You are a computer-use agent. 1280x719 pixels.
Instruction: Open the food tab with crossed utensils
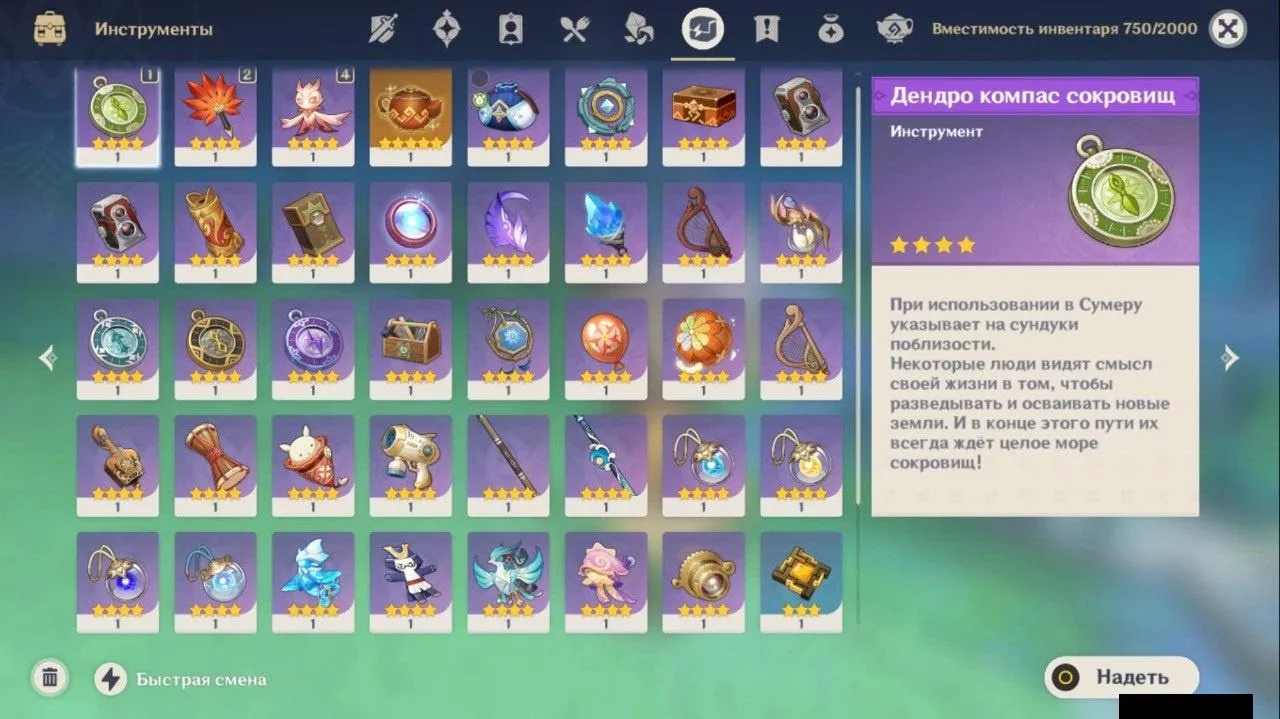[x=575, y=29]
